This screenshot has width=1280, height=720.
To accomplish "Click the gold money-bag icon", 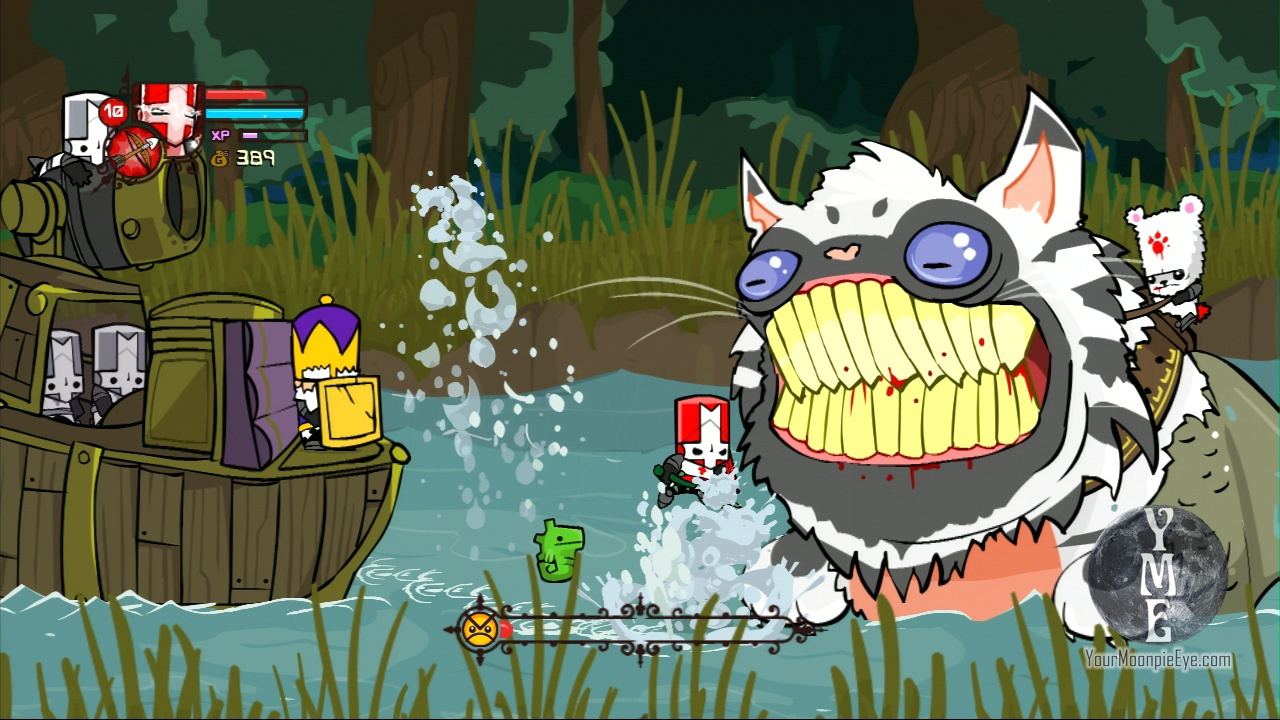I will click(x=220, y=159).
